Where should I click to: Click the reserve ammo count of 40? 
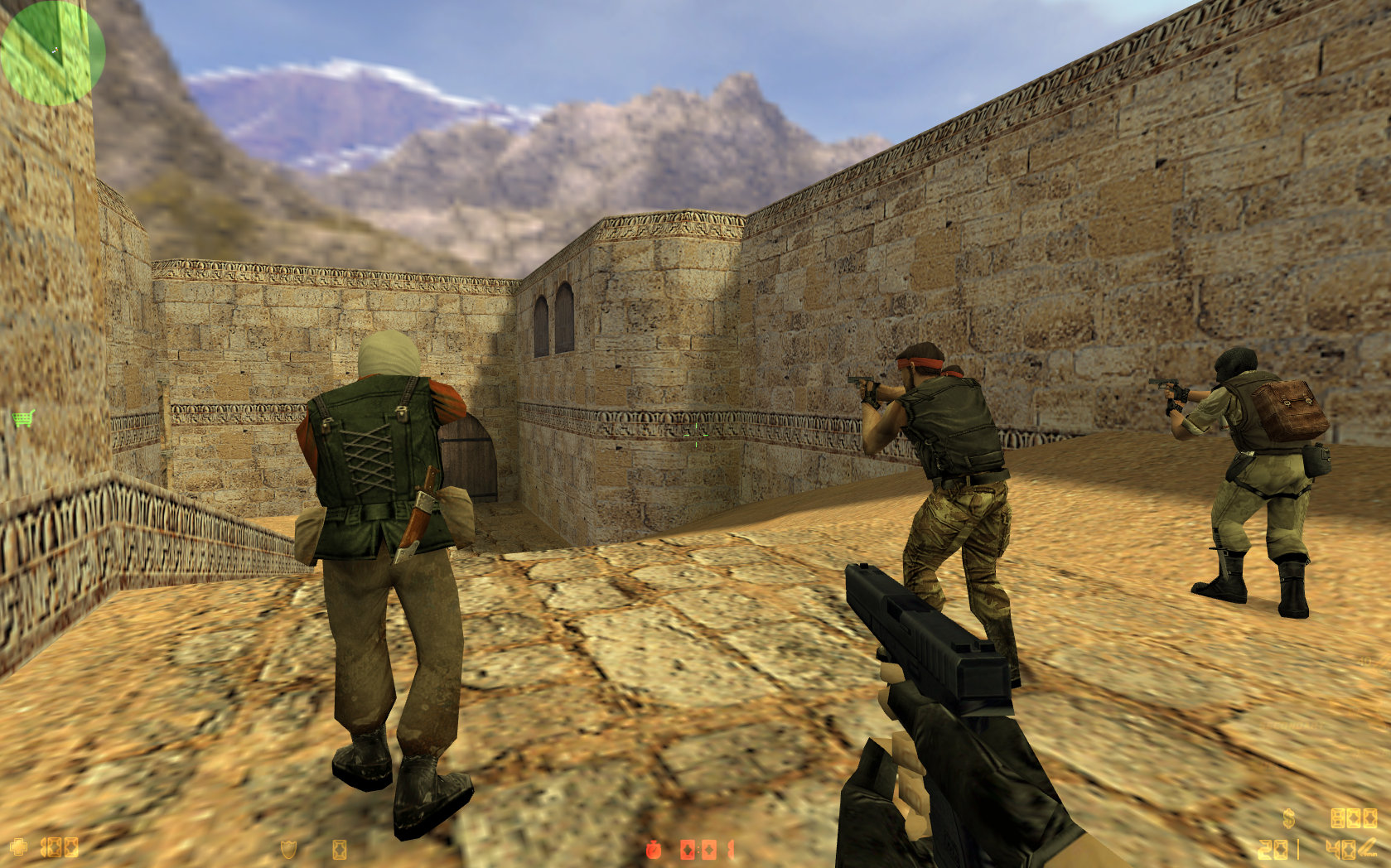point(1340,850)
